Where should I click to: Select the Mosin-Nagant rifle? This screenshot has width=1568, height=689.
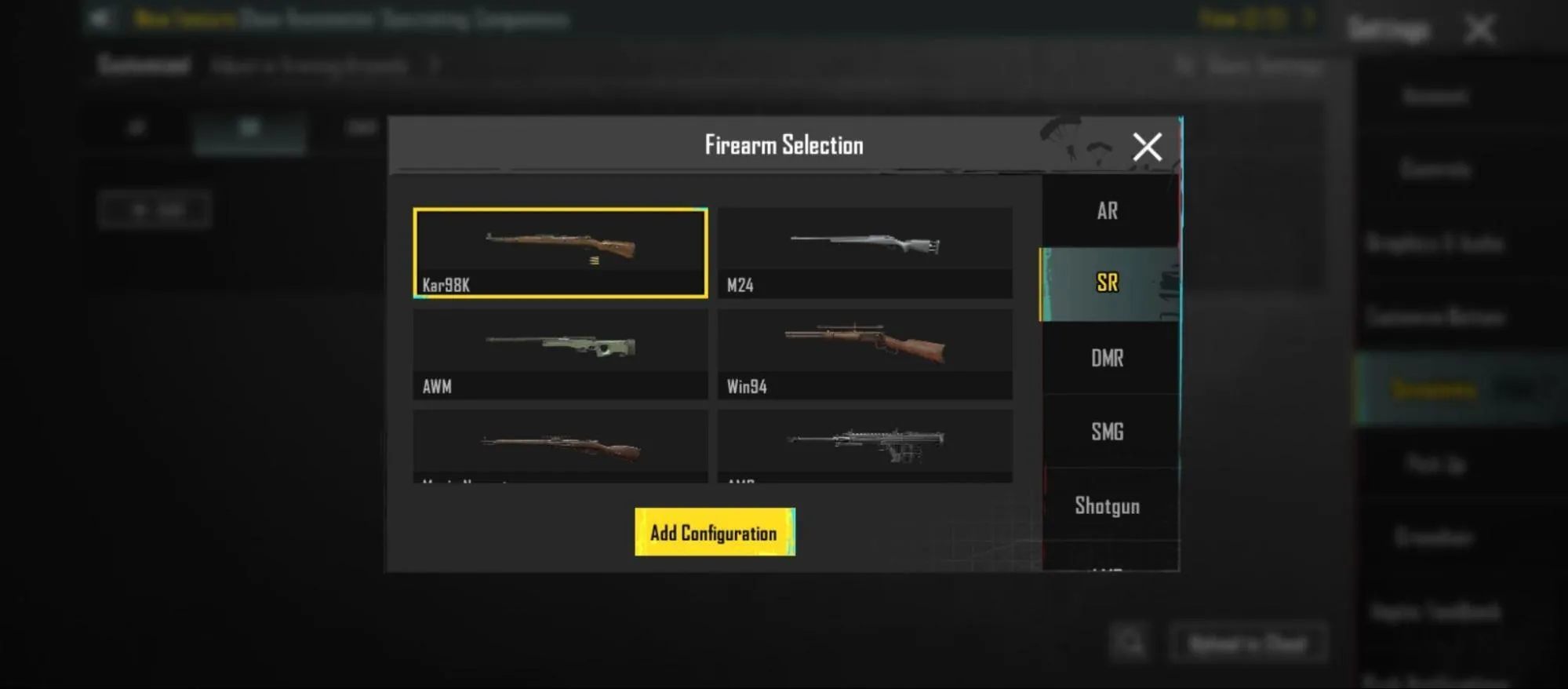pyautogui.click(x=558, y=447)
